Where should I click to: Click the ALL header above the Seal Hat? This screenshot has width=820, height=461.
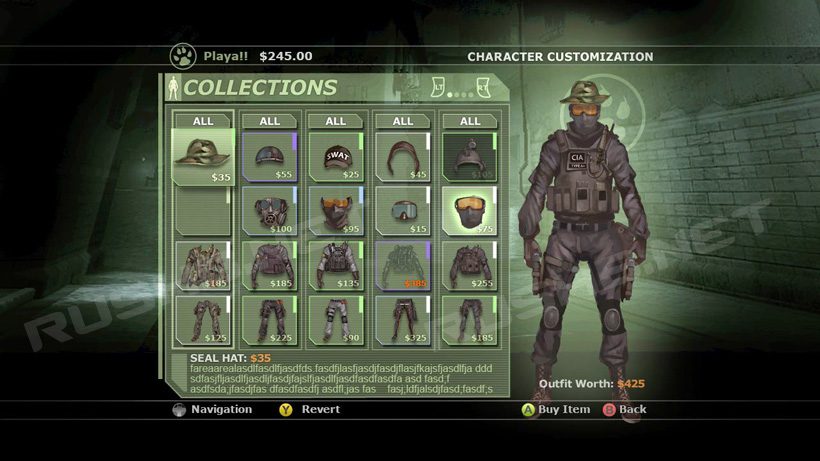203,121
